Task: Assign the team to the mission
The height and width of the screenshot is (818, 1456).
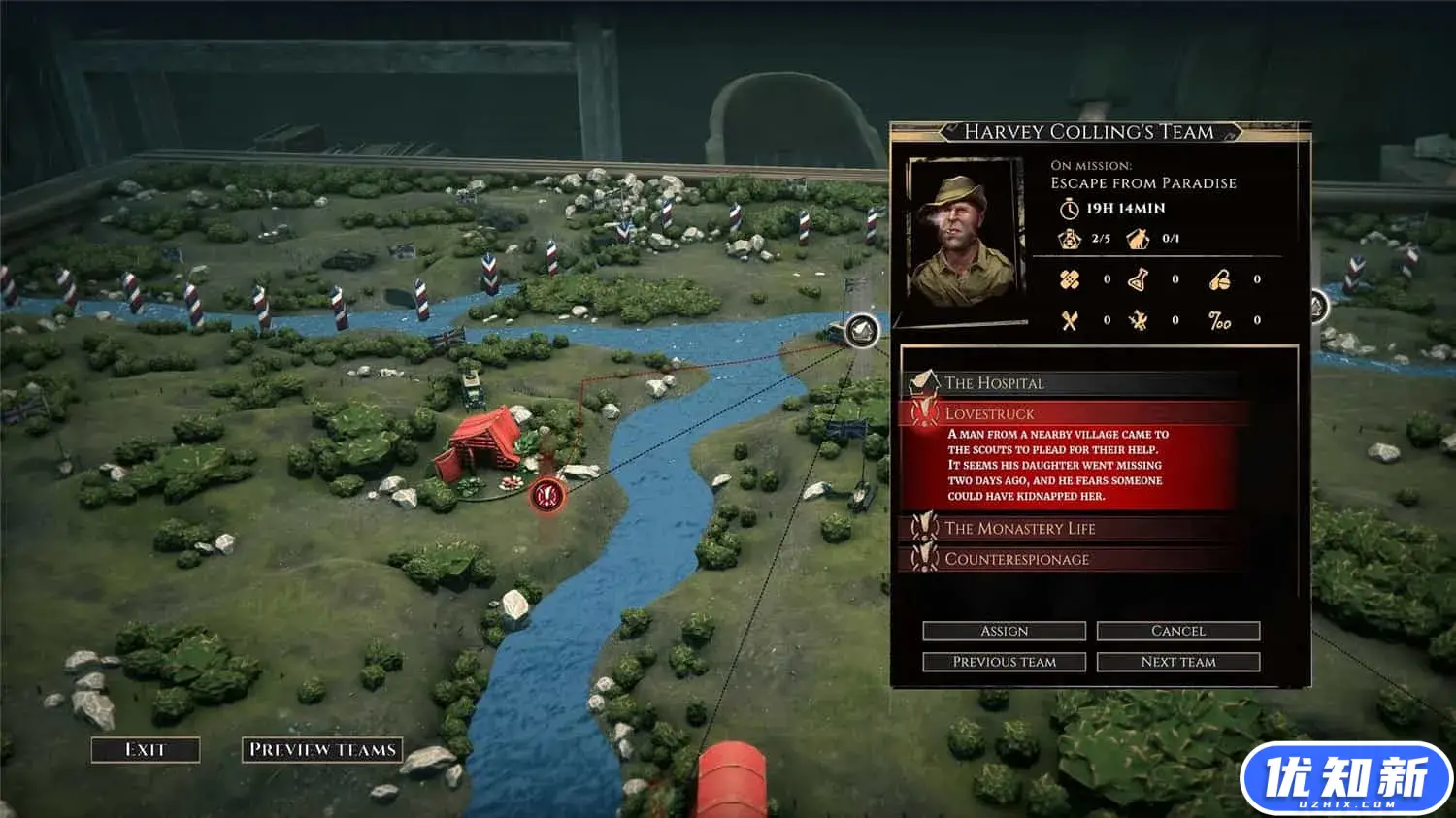Action: (1004, 631)
